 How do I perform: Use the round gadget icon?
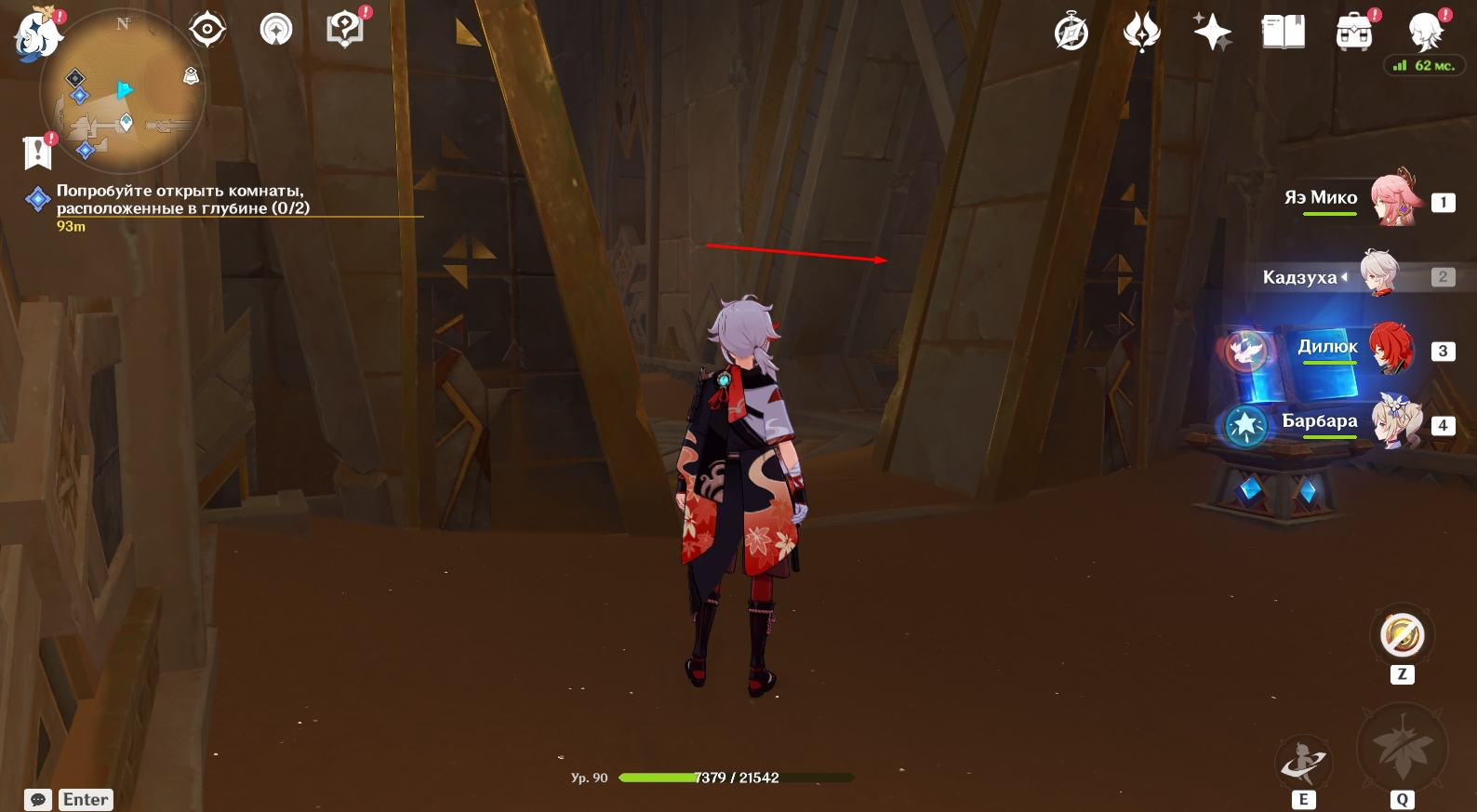[1402, 636]
